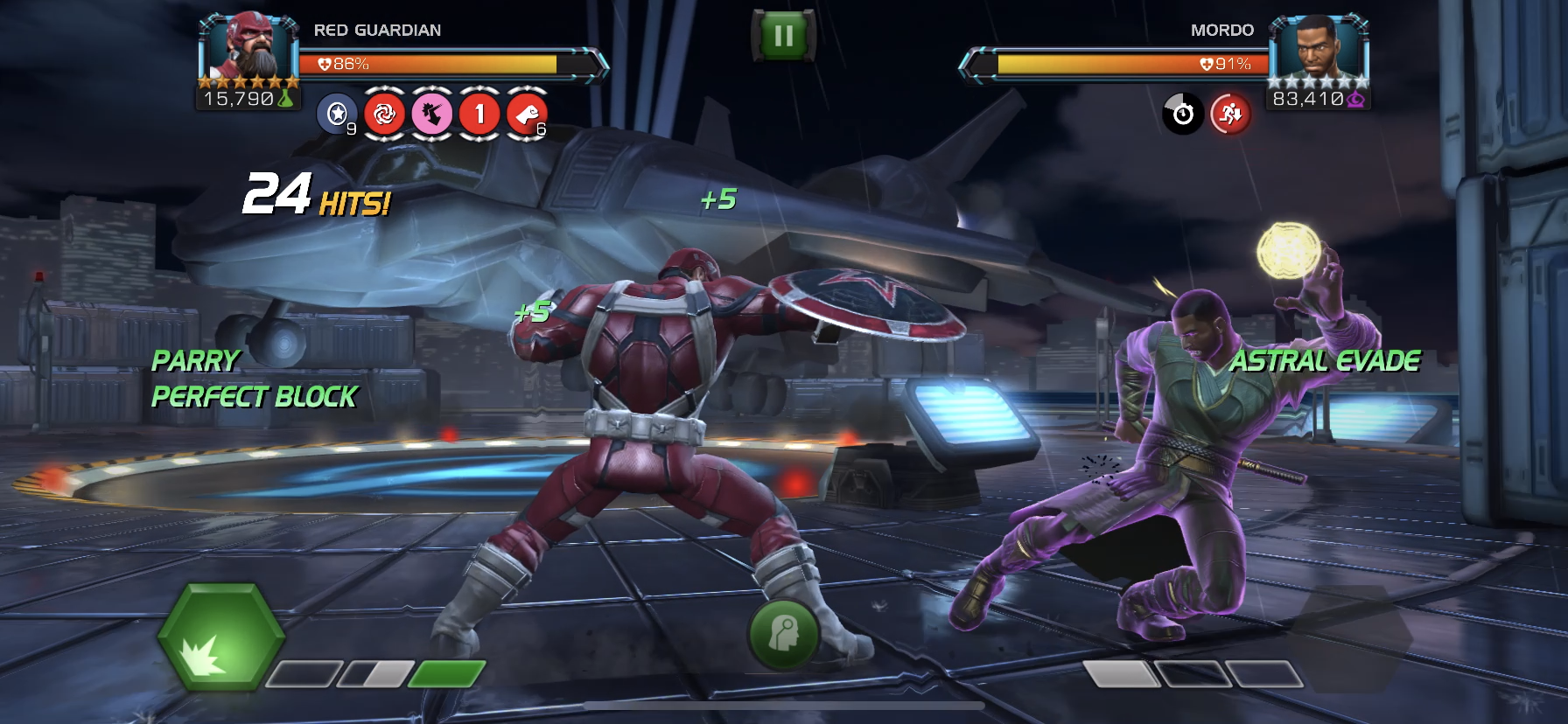Inspect the red swirl buff icon

(384, 114)
